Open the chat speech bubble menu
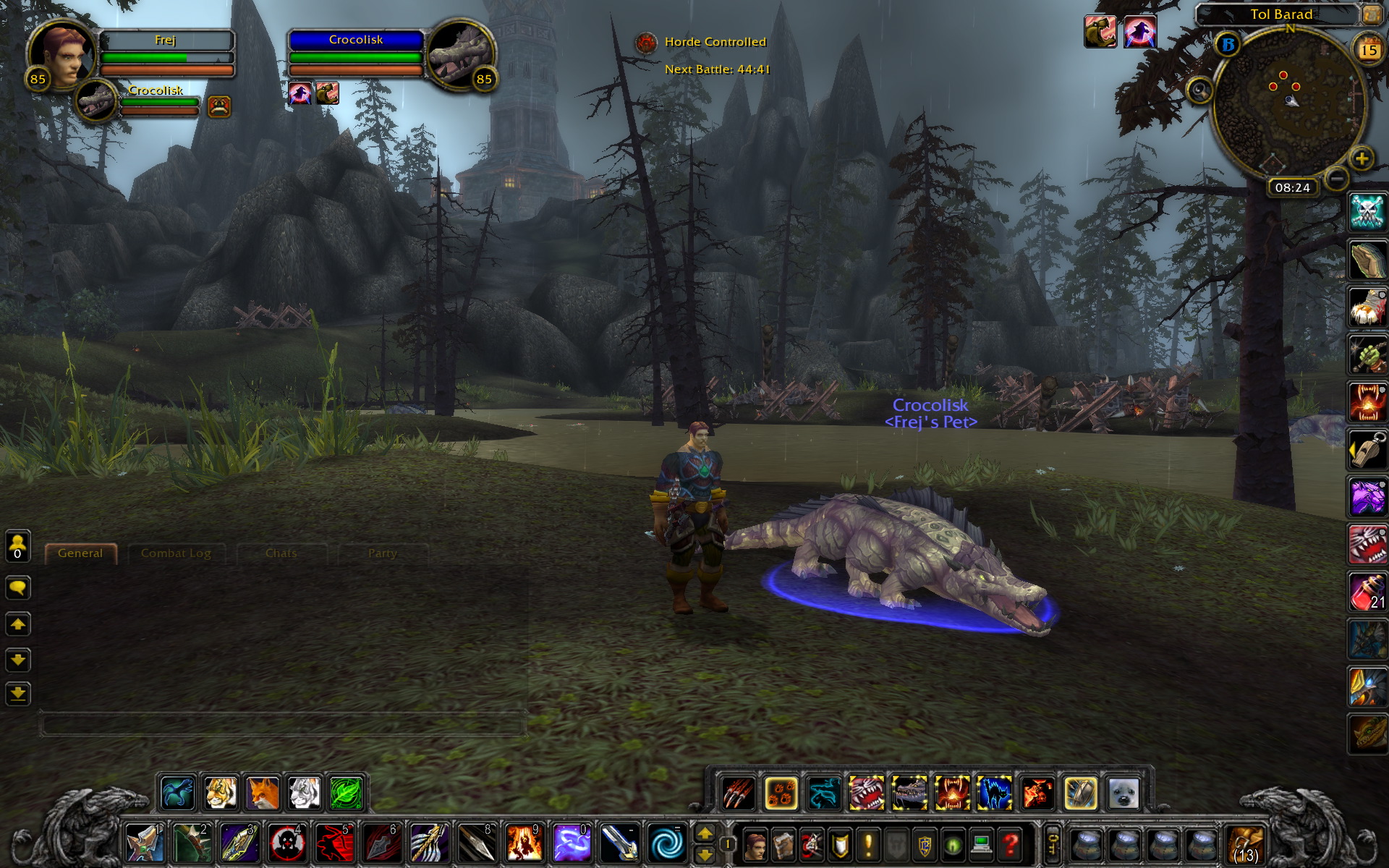The width and height of the screenshot is (1389, 868). coord(18,587)
